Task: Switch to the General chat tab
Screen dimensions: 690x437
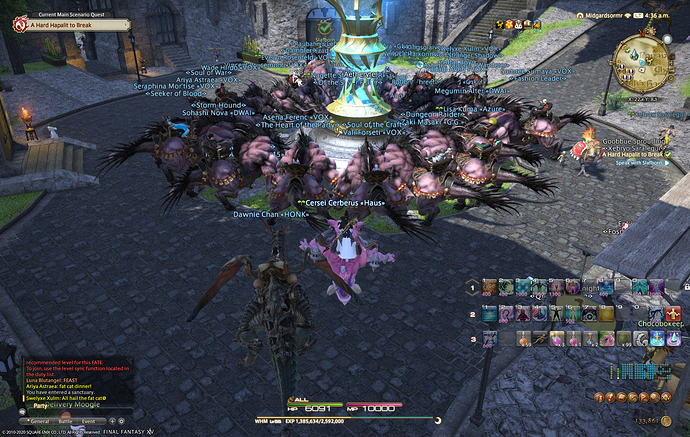Action: [x=40, y=422]
